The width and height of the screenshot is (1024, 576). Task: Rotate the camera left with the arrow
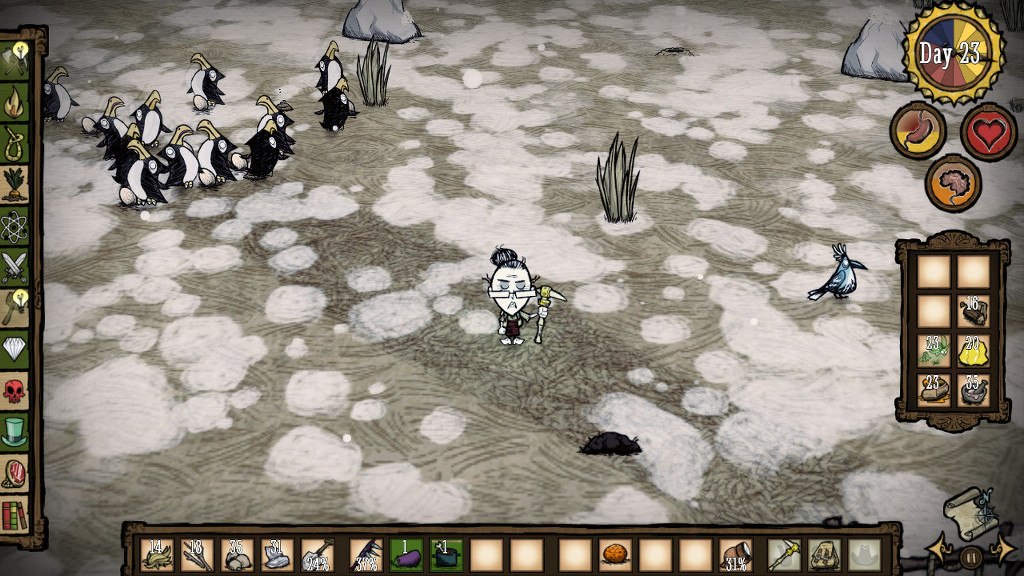[938, 549]
